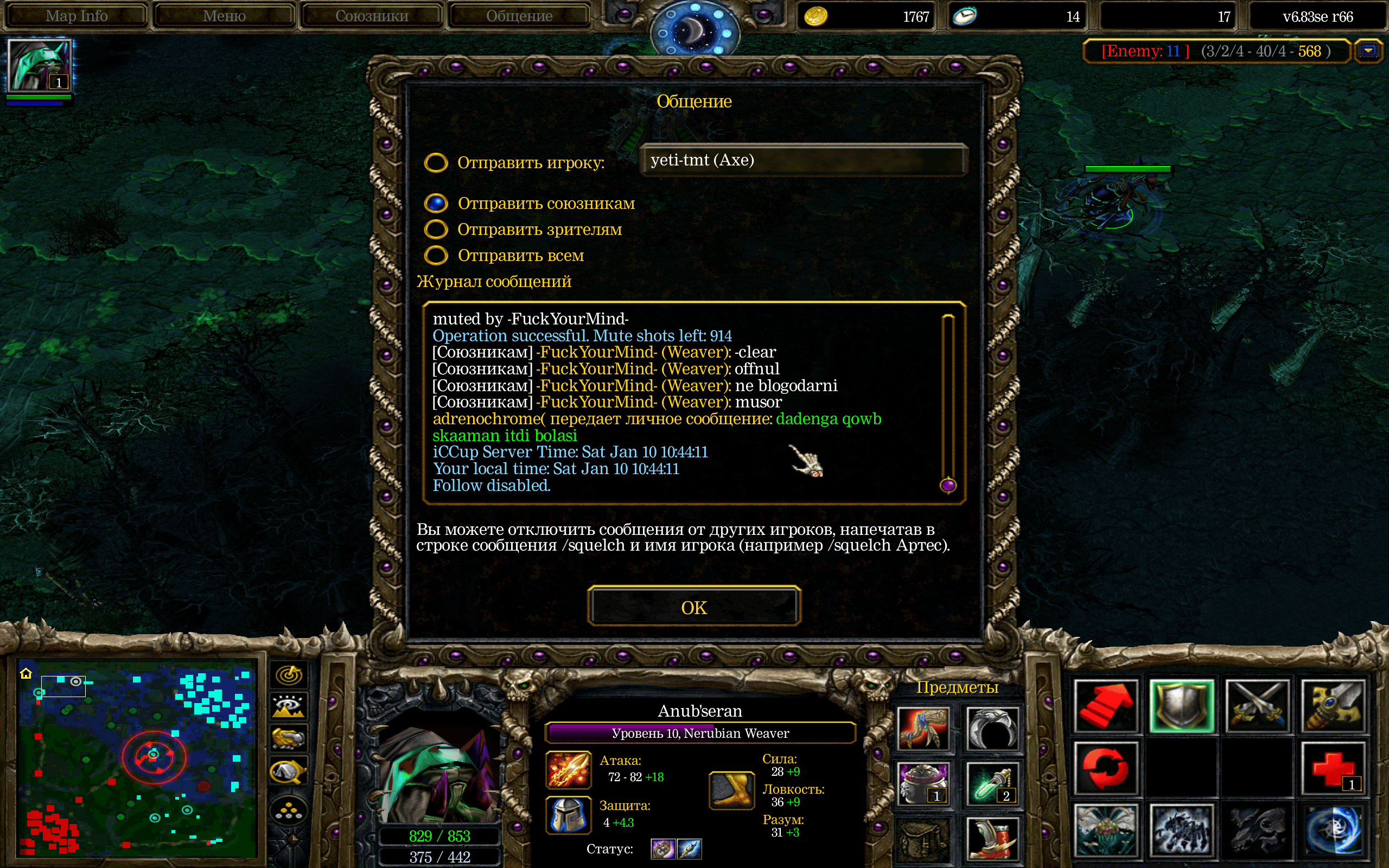This screenshot has height=868, width=1389.
Task: Activate the red arrow move command
Action: coord(1106,707)
